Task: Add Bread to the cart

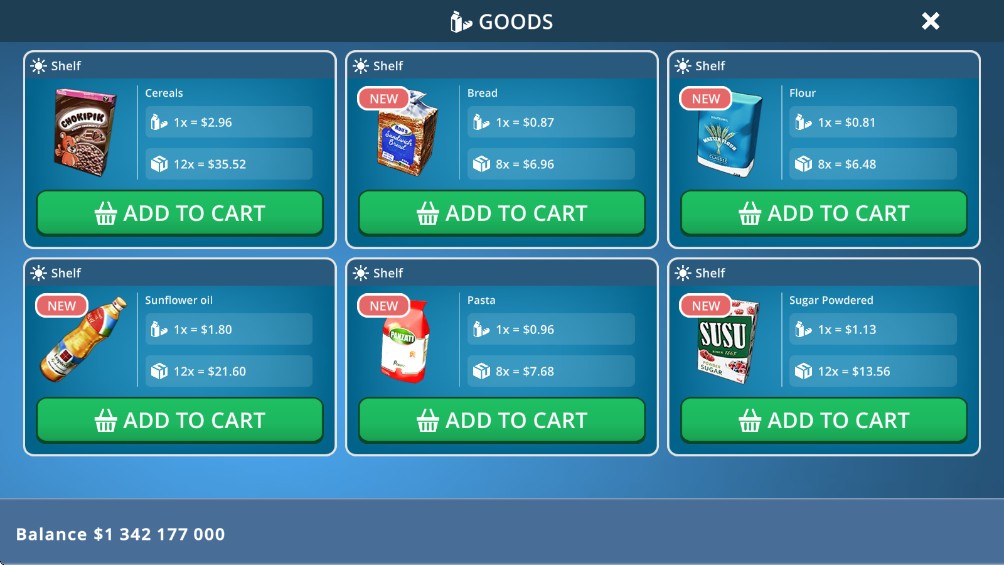Action: coord(502,213)
